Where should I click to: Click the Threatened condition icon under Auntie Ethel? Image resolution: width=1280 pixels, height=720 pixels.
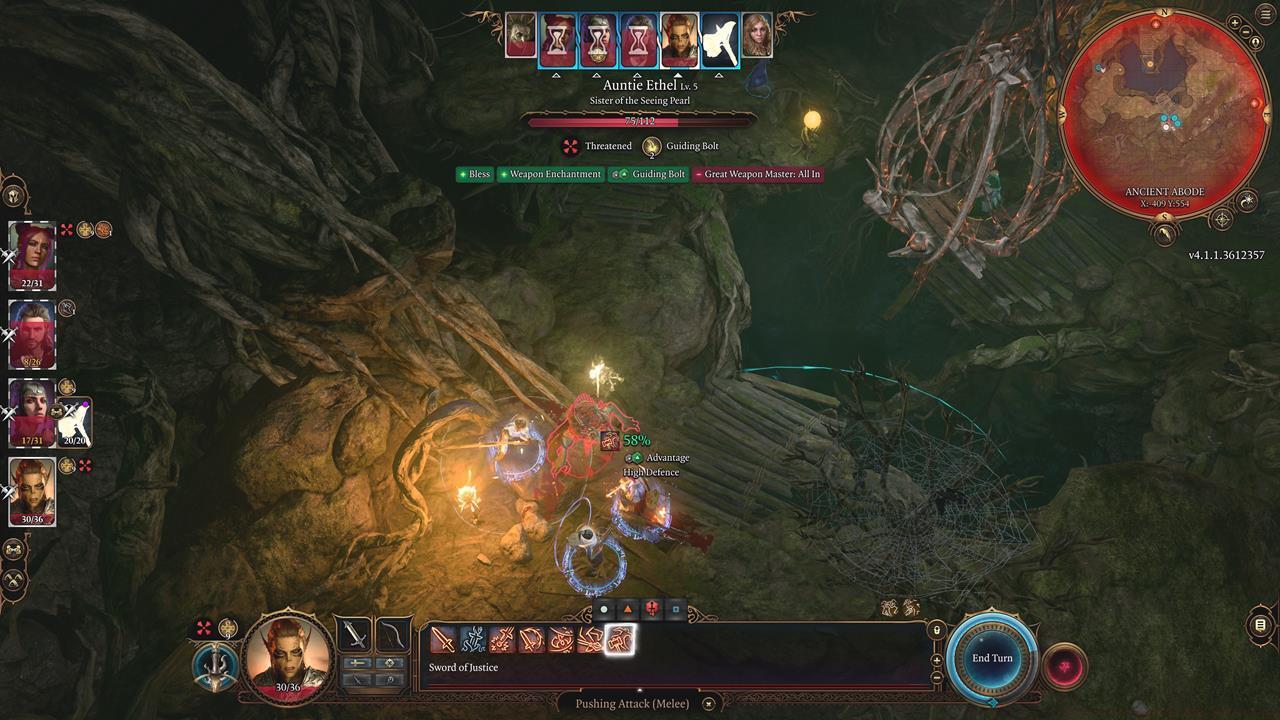(x=570, y=146)
